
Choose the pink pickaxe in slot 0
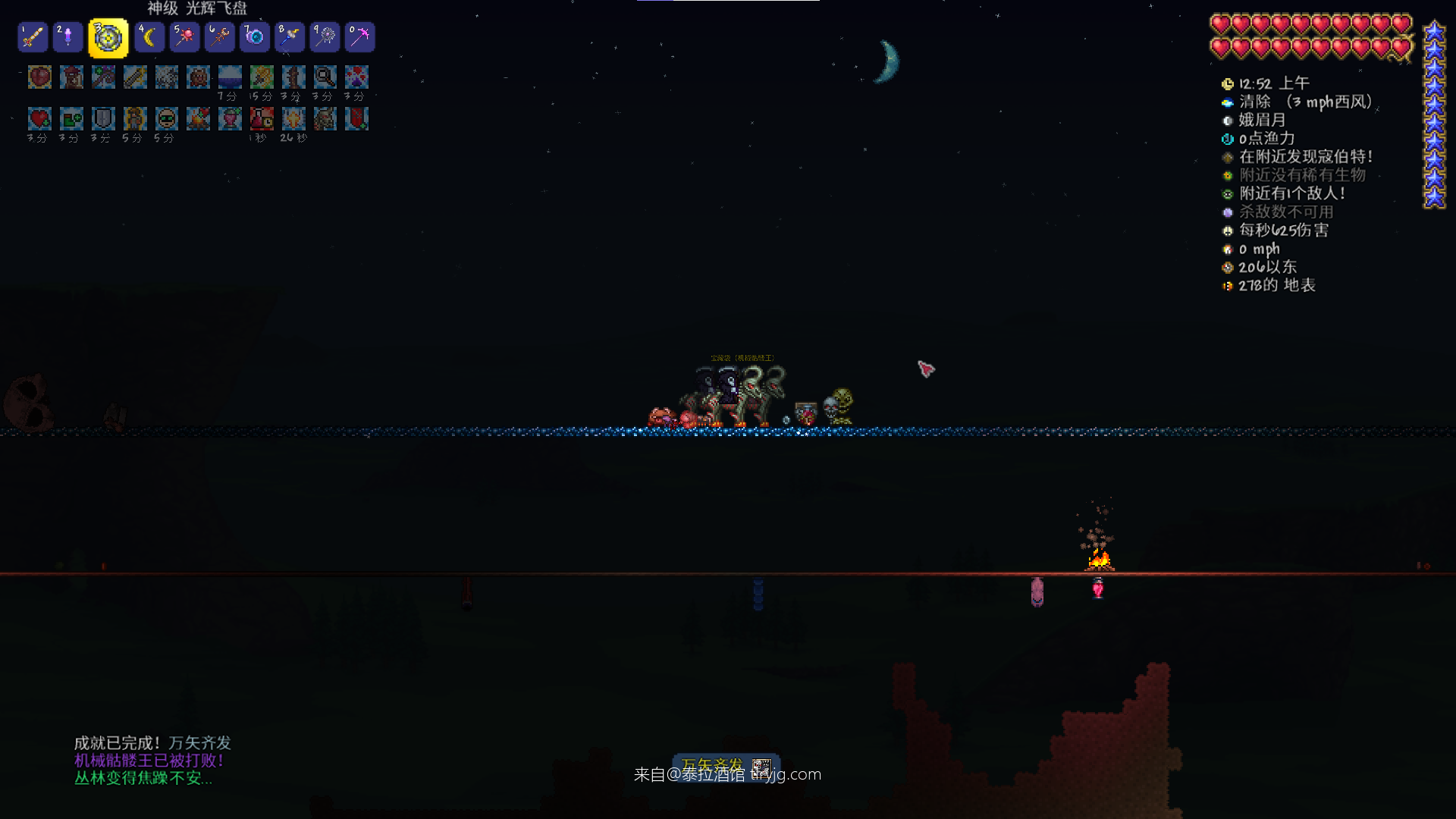pos(360,37)
